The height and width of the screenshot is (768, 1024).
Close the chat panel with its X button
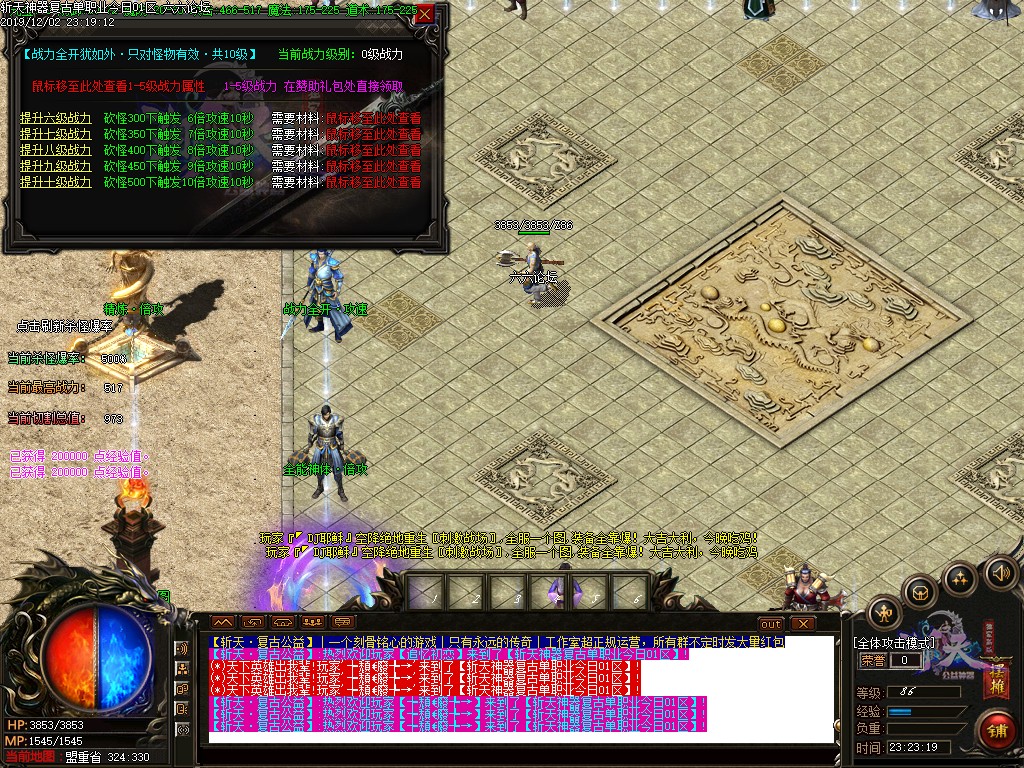point(802,624)
